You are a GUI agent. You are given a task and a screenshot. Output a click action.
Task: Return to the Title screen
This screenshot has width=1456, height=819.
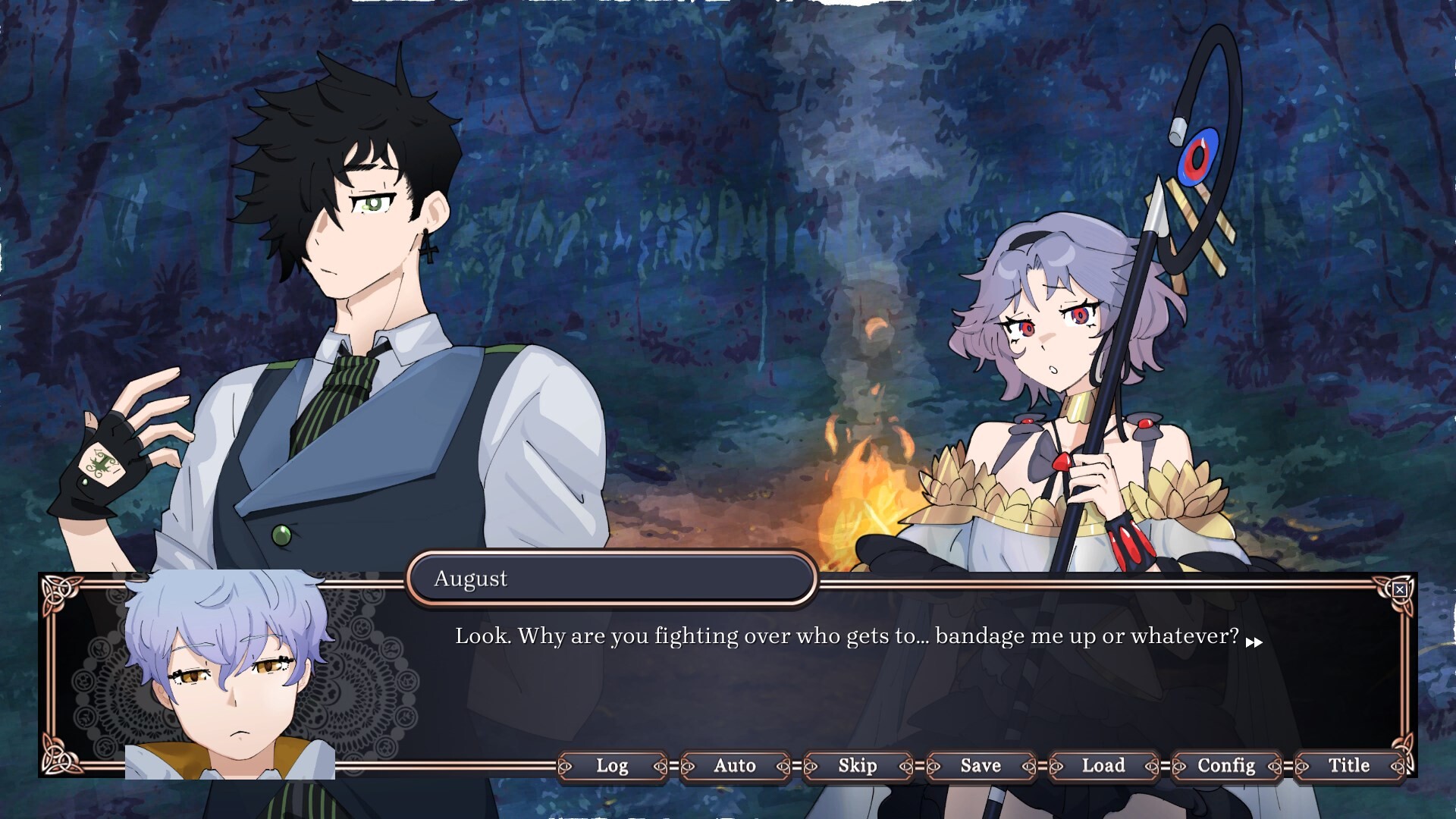tap(1349, 767)
